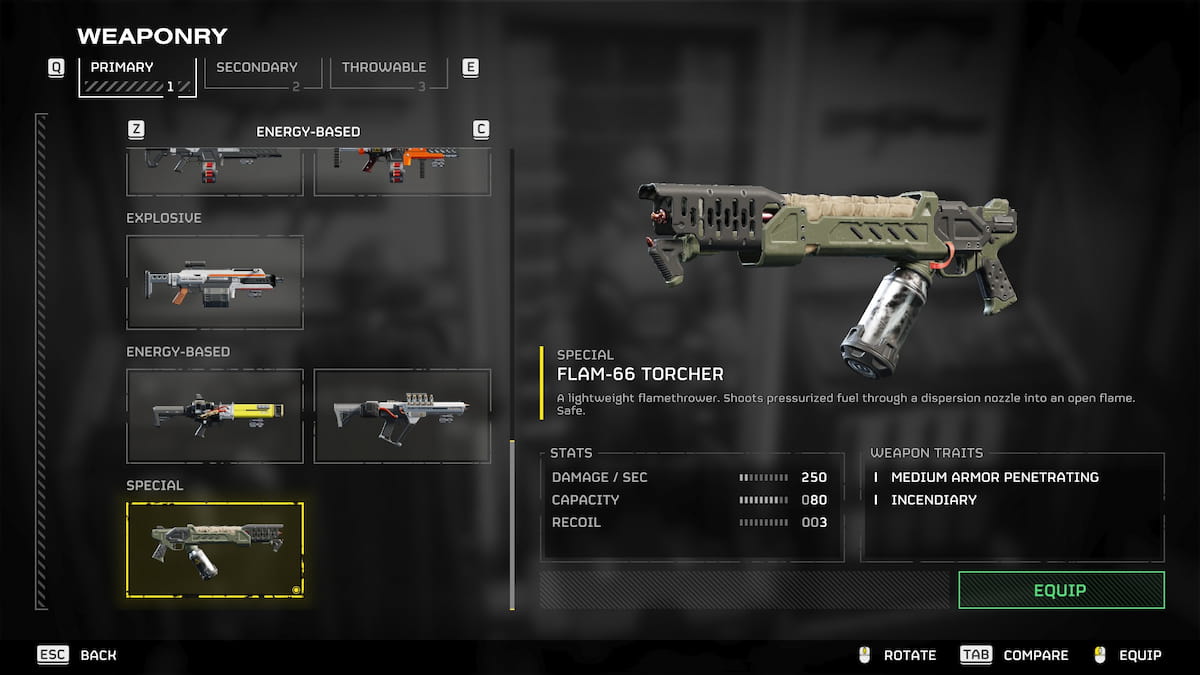Select the flamethrower in the Special section

[x=215, y=550]
